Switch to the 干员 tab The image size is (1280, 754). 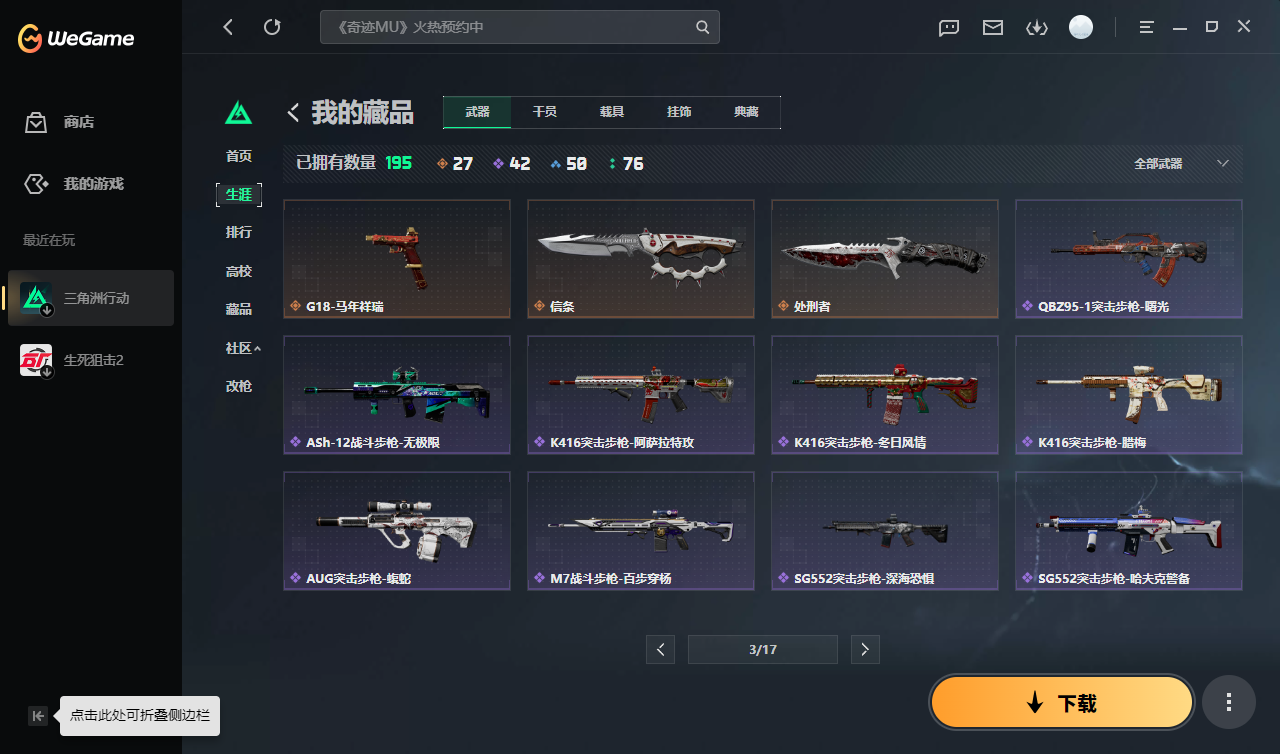[x=545, y=112]
